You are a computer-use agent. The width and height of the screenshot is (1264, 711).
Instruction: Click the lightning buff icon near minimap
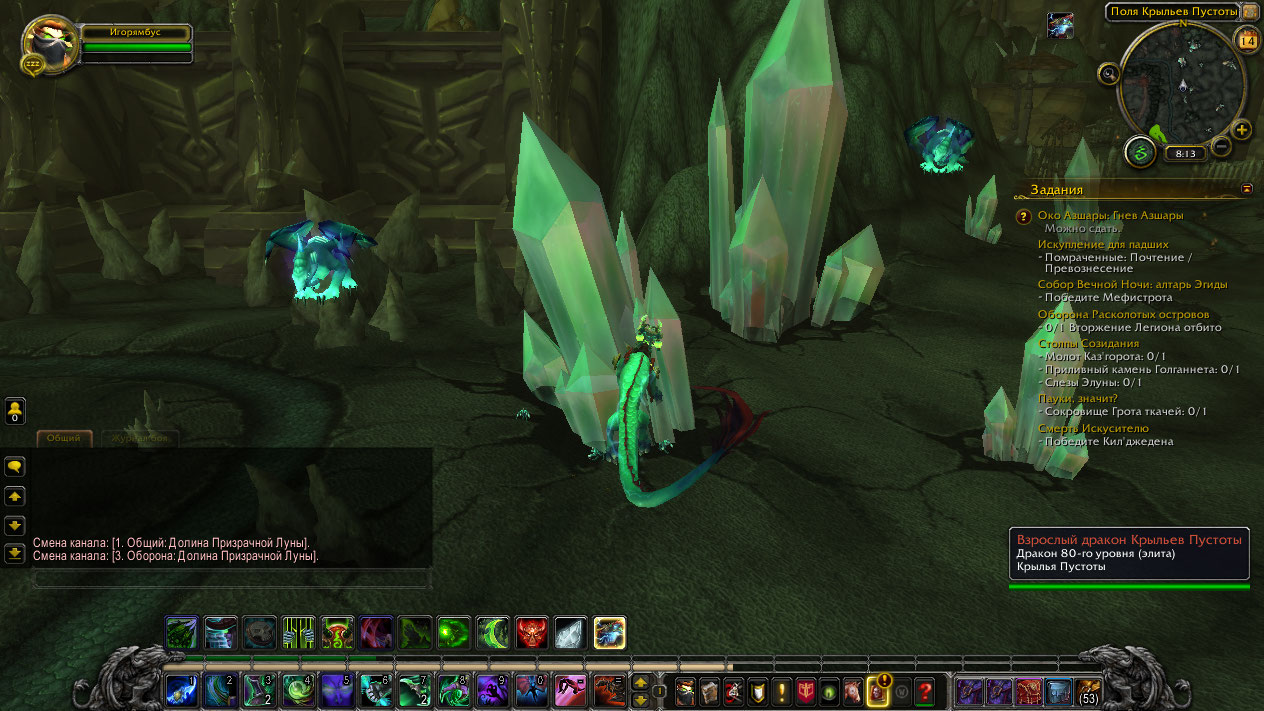1060,26
